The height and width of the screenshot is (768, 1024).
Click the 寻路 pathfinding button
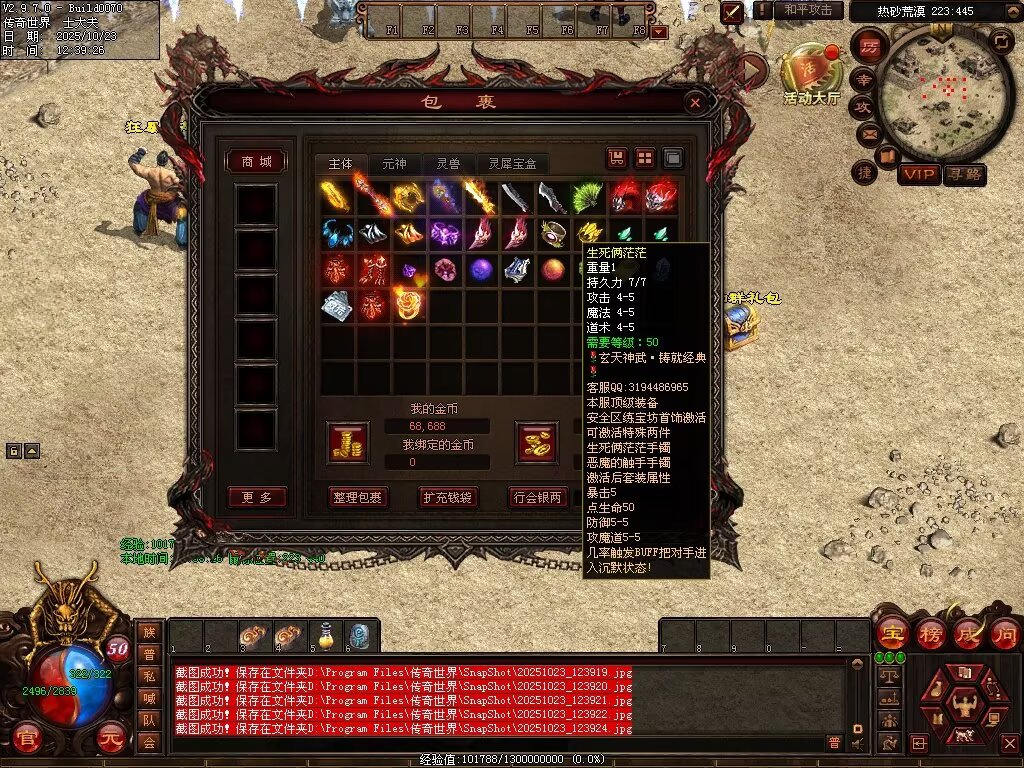[964, 175]
